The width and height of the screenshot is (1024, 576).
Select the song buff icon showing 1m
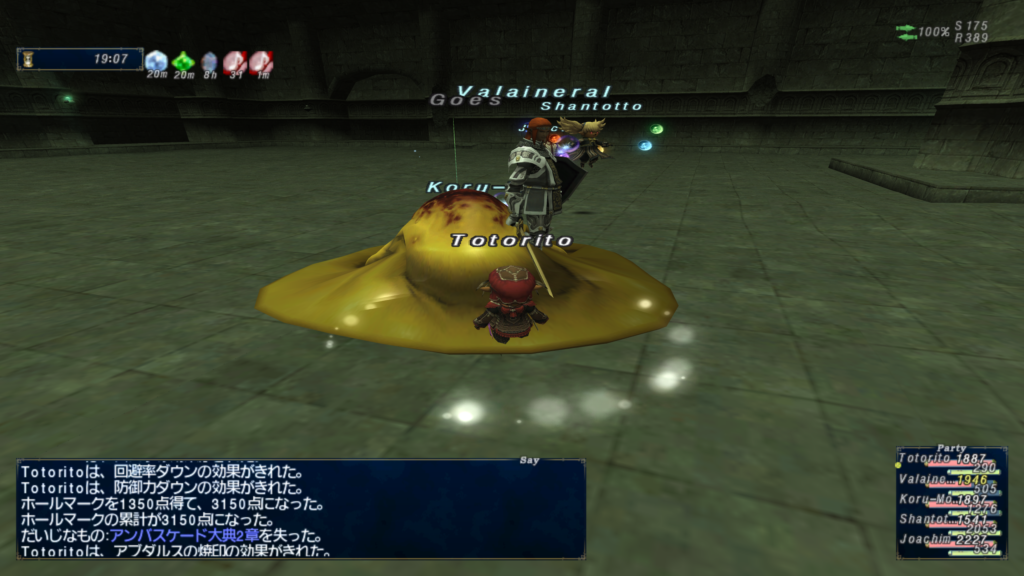(261, 62)
